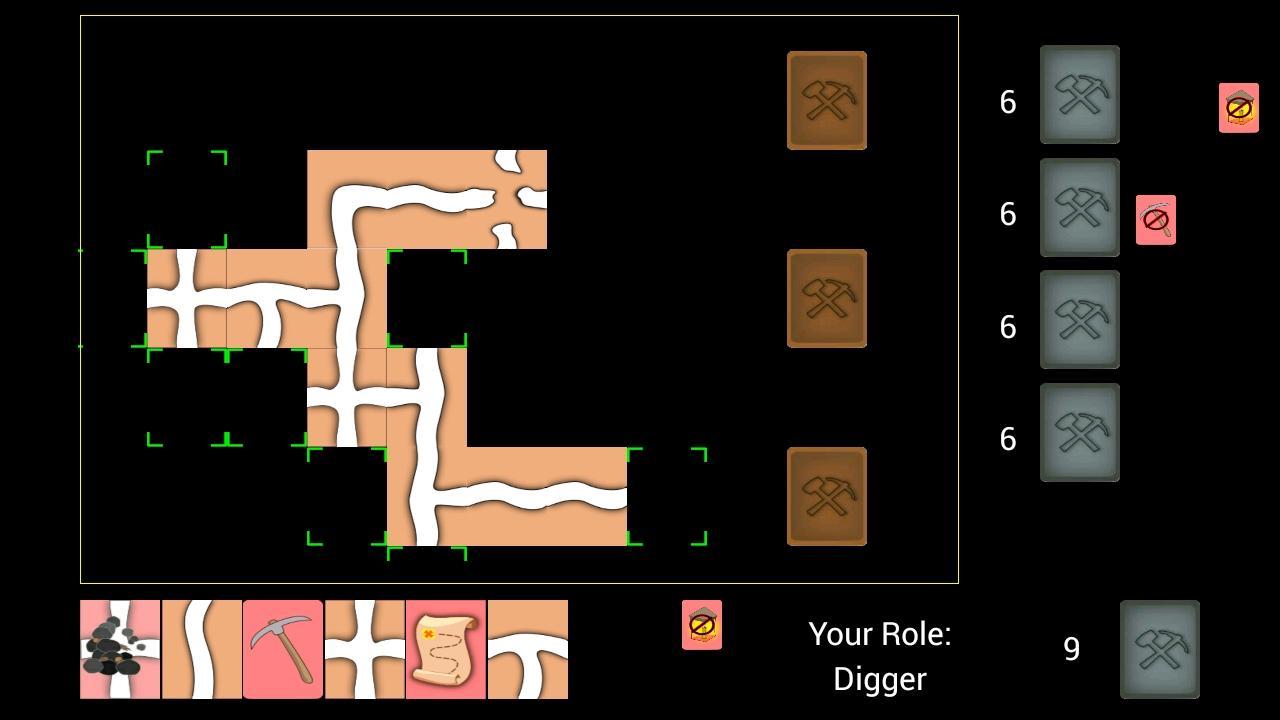Viewport: 1280px width, 720px height.
Task: Select the straight vertical tunnel card
Action: click(x=201, y=650)
